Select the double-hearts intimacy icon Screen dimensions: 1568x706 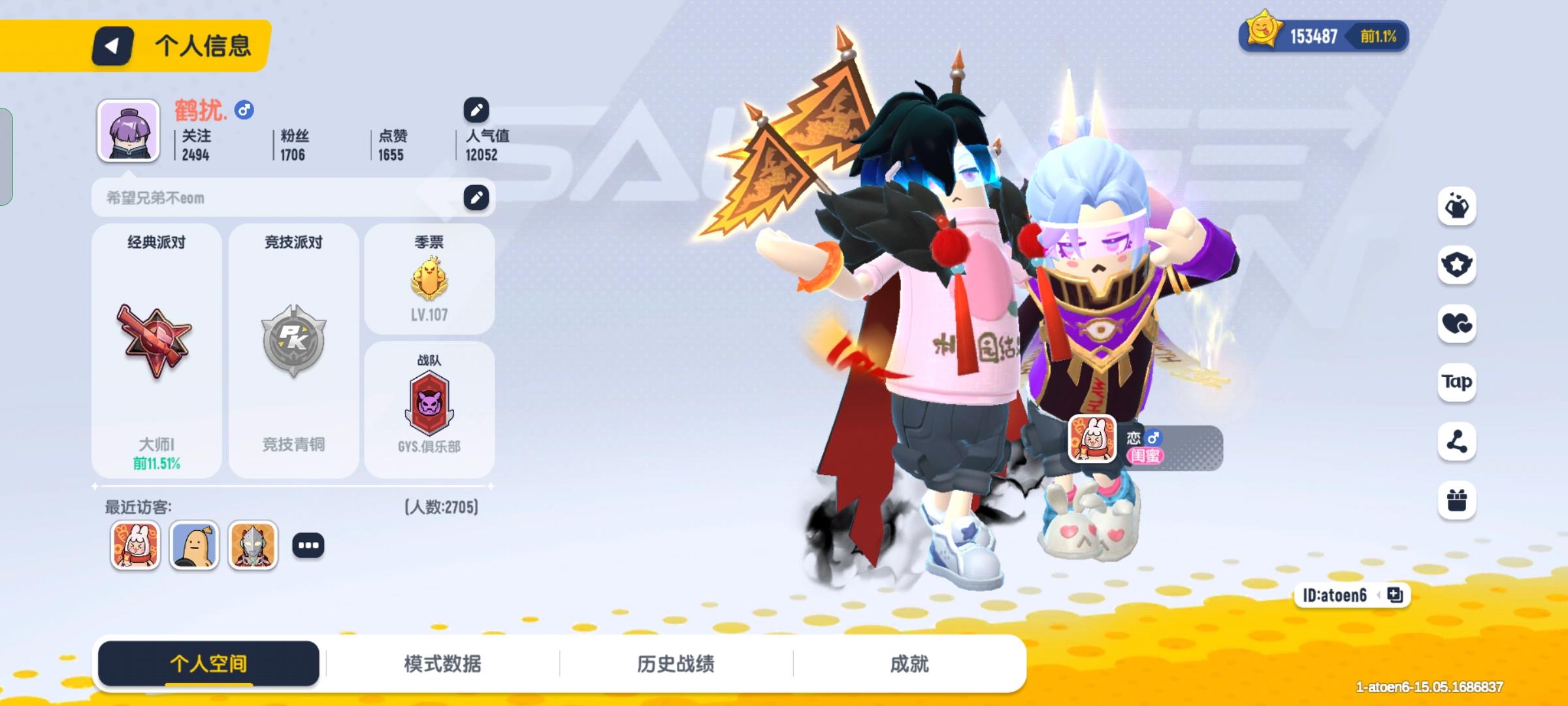point(1458,324)
